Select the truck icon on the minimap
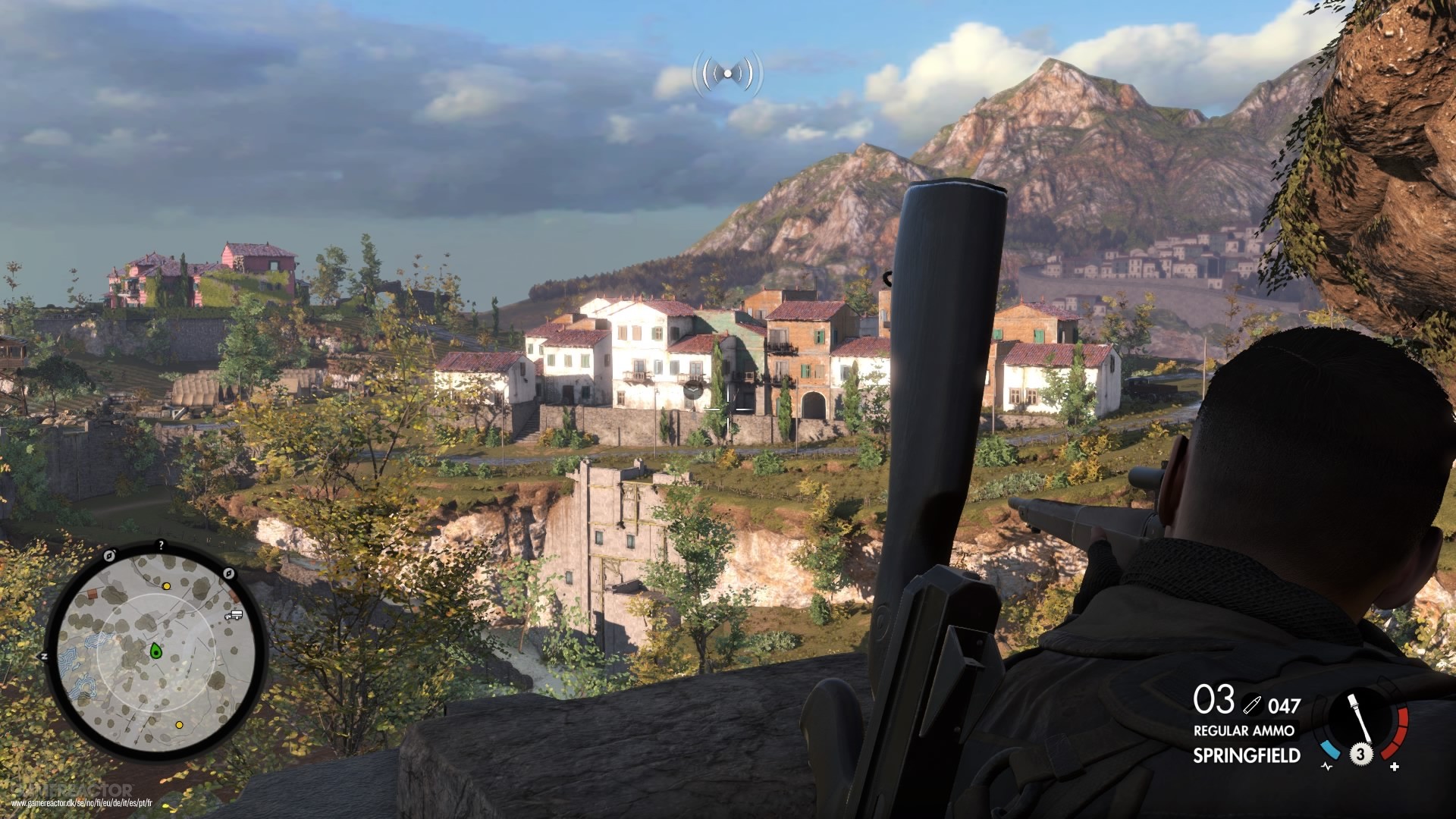1456x819 pixels. [x=233, y=615]
